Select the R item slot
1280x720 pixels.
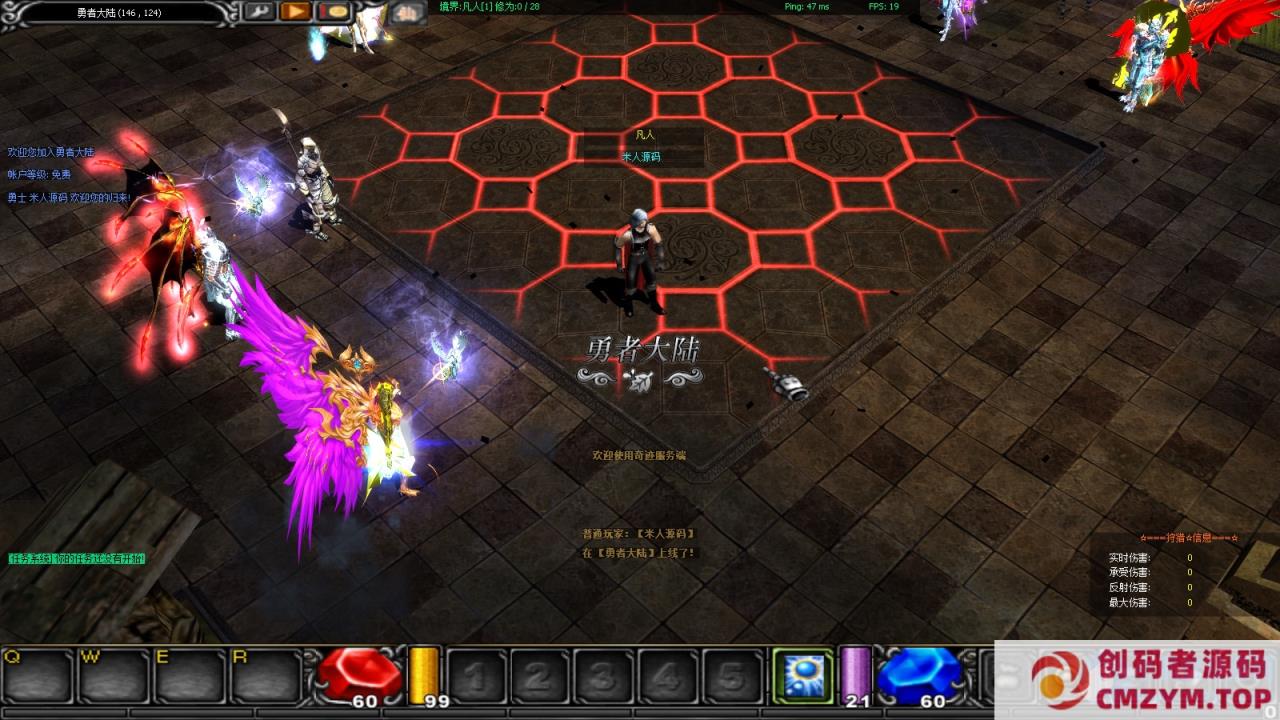(x=266, y=677)
